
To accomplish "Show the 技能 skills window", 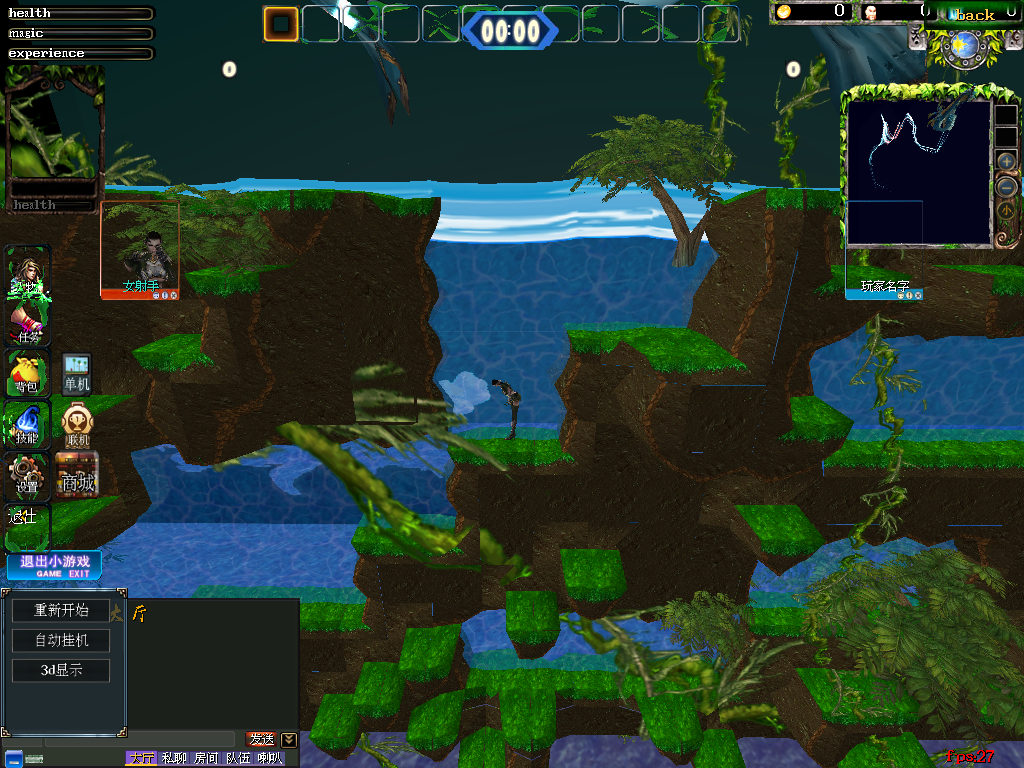I will pos(27,423).
